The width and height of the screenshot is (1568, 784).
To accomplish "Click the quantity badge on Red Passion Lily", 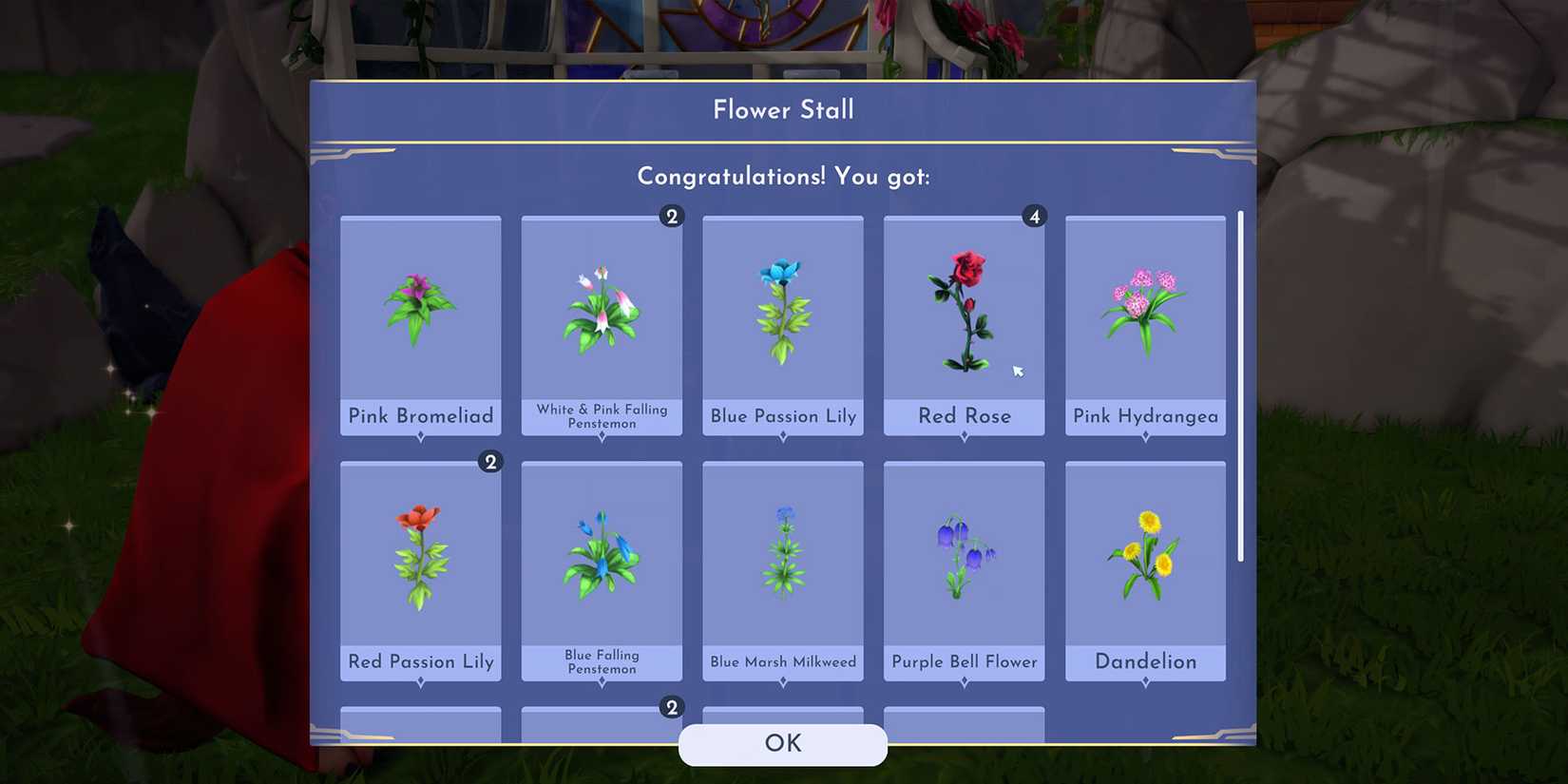I will tap(491, 463).
